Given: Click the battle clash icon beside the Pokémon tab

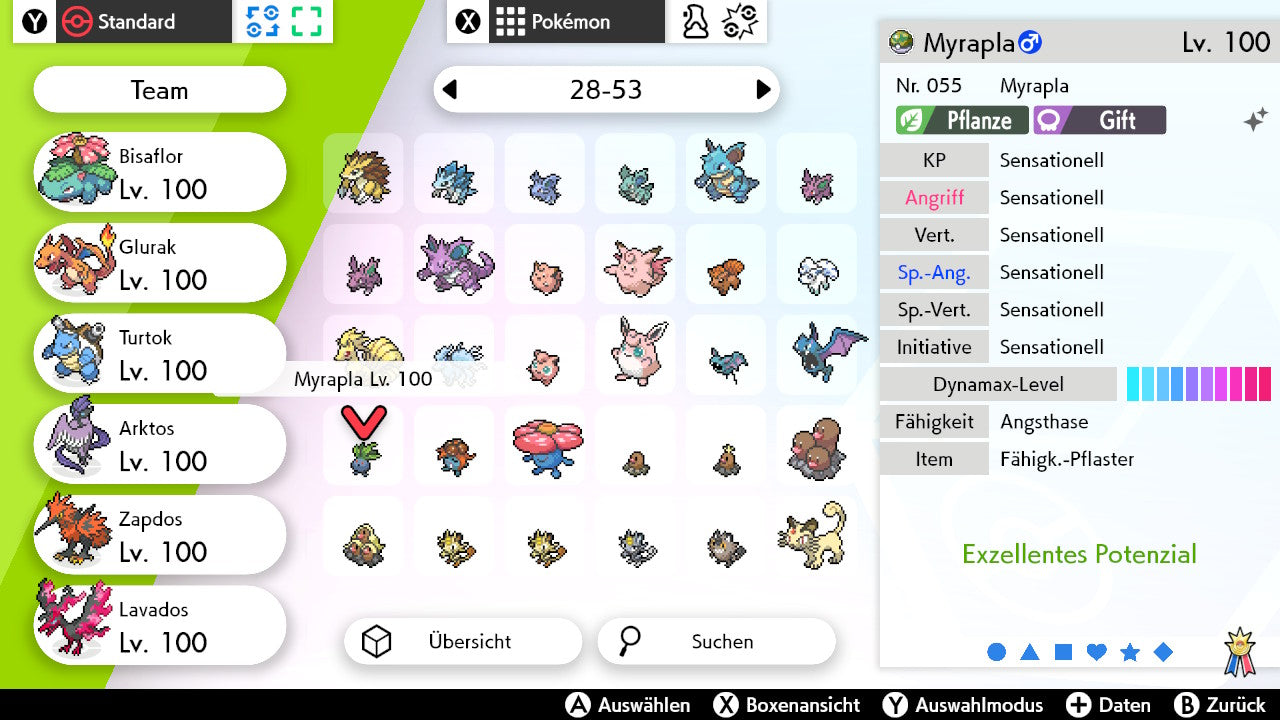Looking at the screenshot, I should 737,21.
